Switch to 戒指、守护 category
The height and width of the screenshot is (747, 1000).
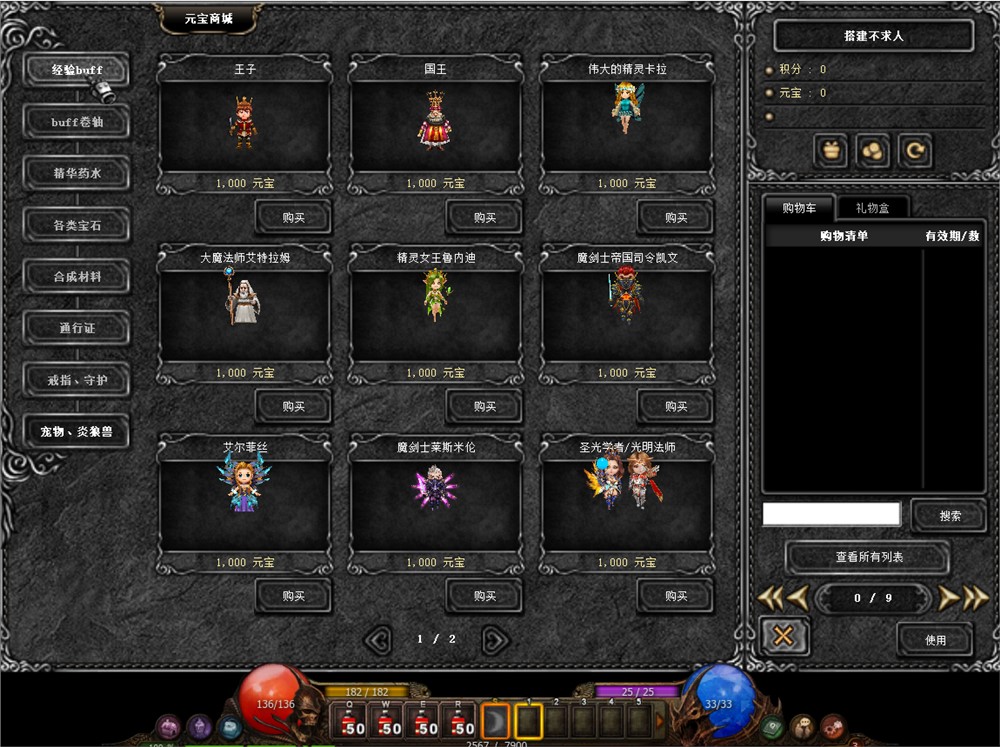coord(77,380)
